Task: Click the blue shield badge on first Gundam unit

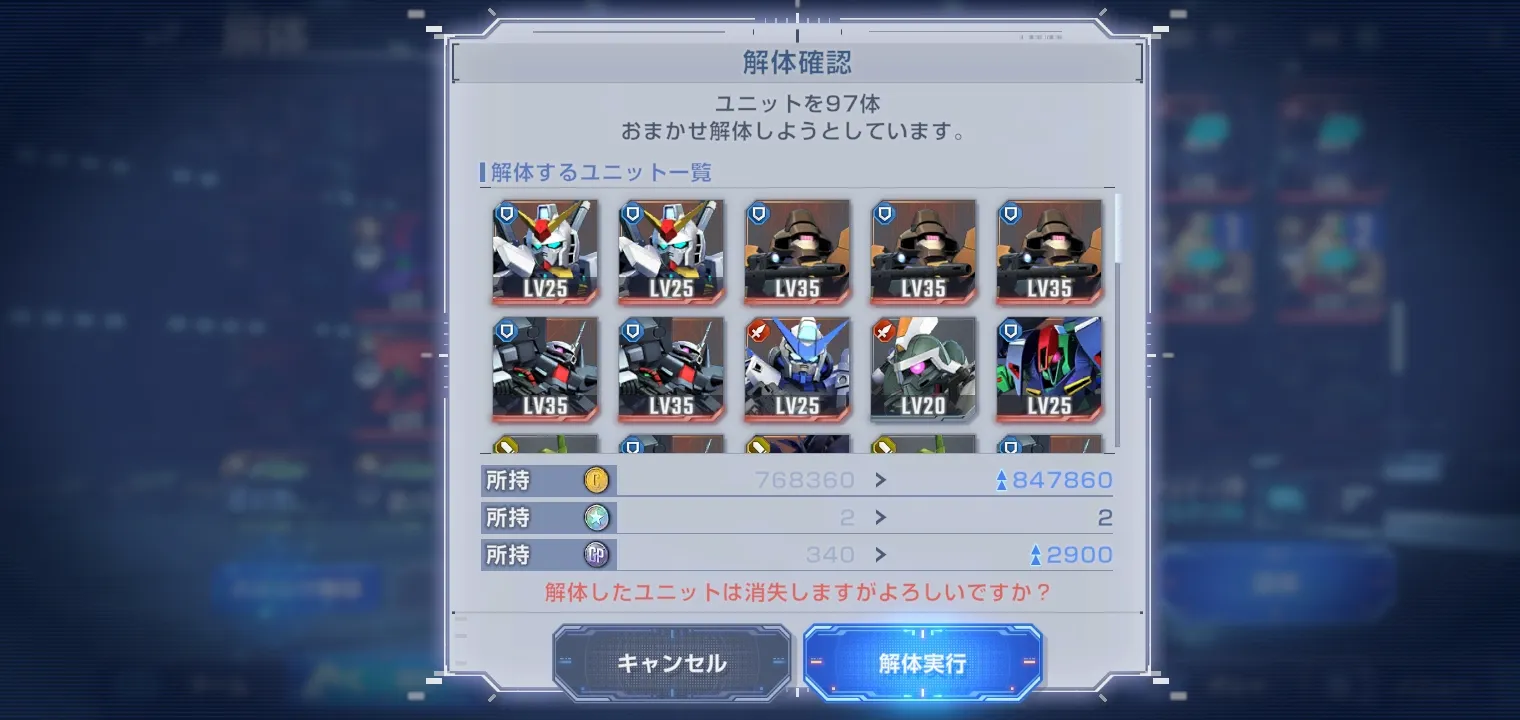Action: [505, 211]
